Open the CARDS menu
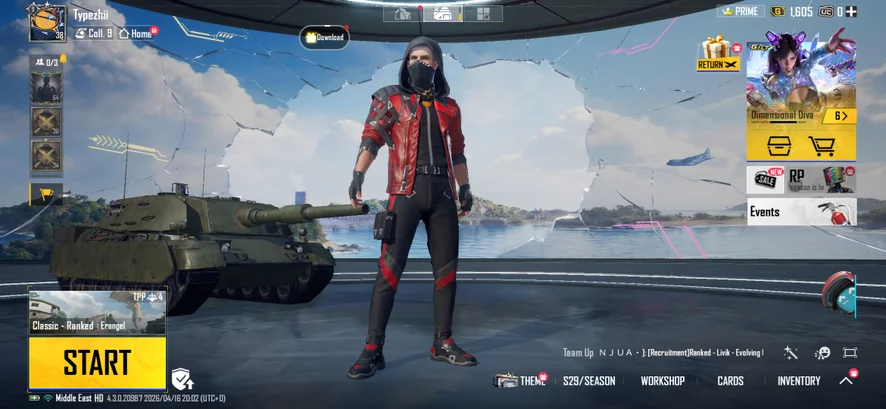The image size is (886, 409). click(x=730, y=381)
